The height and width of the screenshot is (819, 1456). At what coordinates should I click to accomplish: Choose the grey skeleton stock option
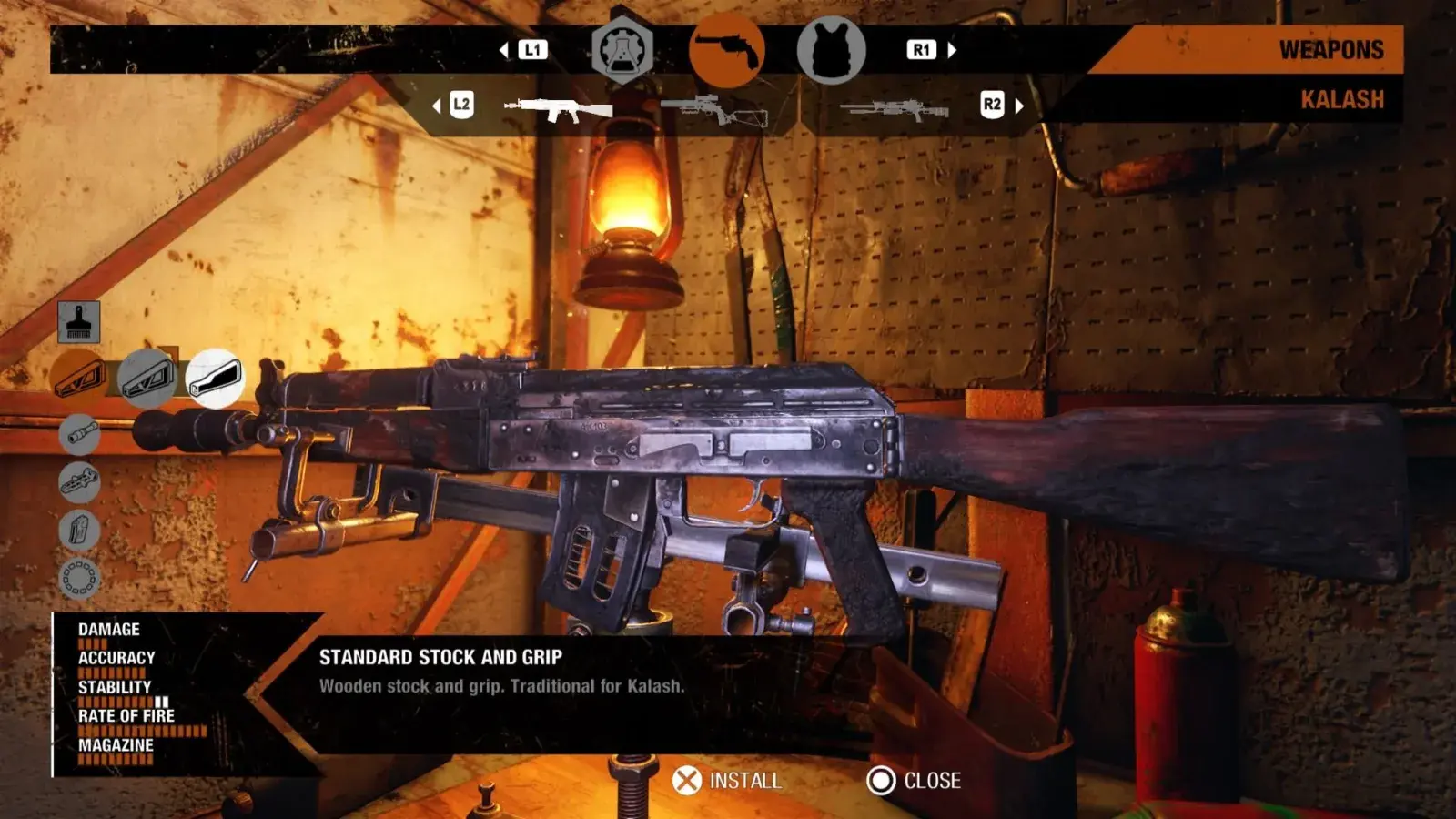click(147, 378)
